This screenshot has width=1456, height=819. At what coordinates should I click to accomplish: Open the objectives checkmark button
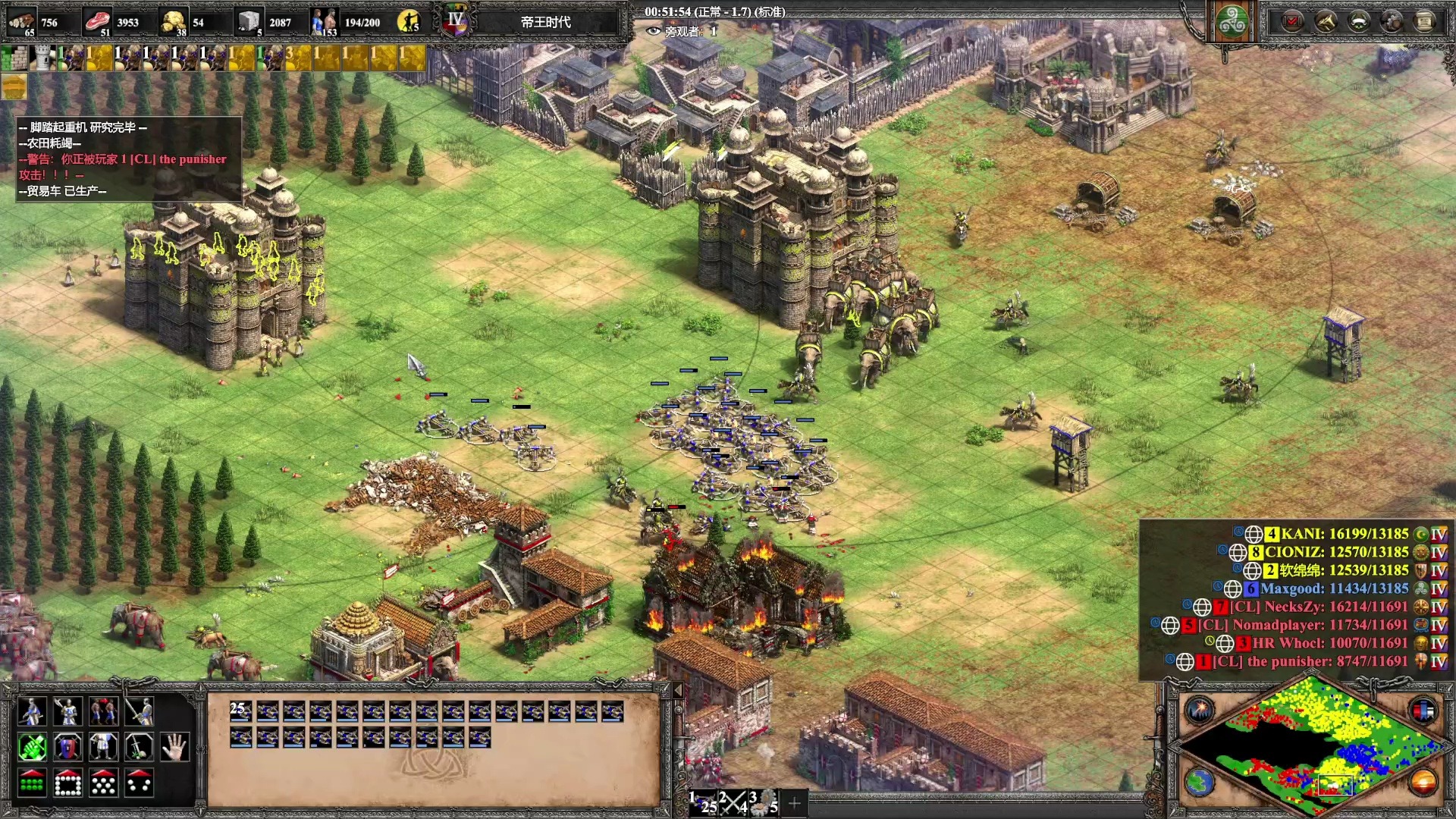[x=1292, y=21]
